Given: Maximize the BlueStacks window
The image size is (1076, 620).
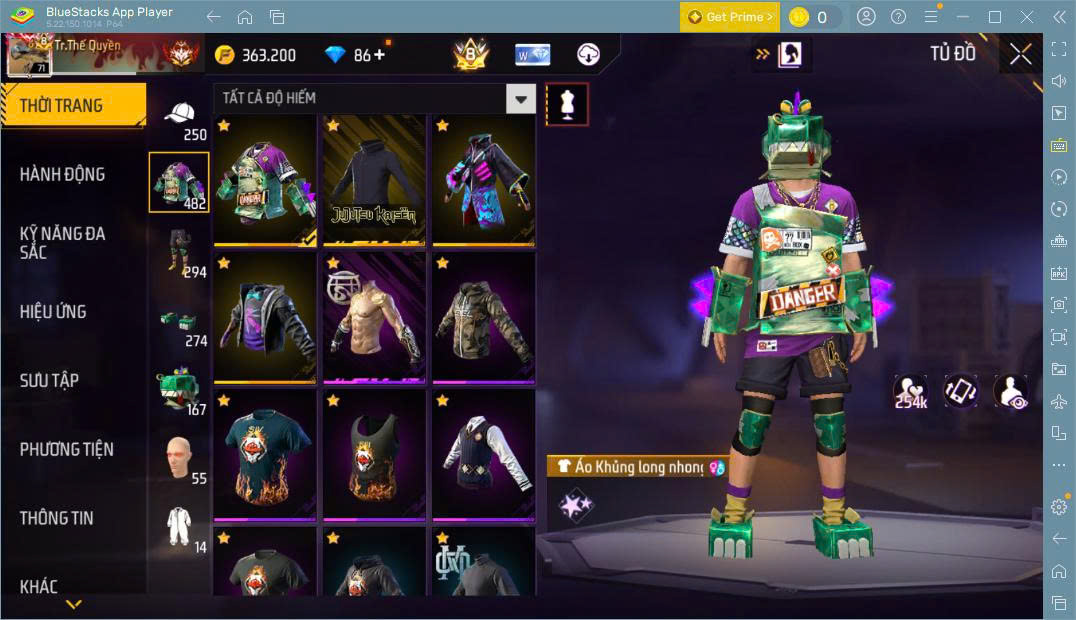Looking at the screenshot, I should (x=994, y=17).
